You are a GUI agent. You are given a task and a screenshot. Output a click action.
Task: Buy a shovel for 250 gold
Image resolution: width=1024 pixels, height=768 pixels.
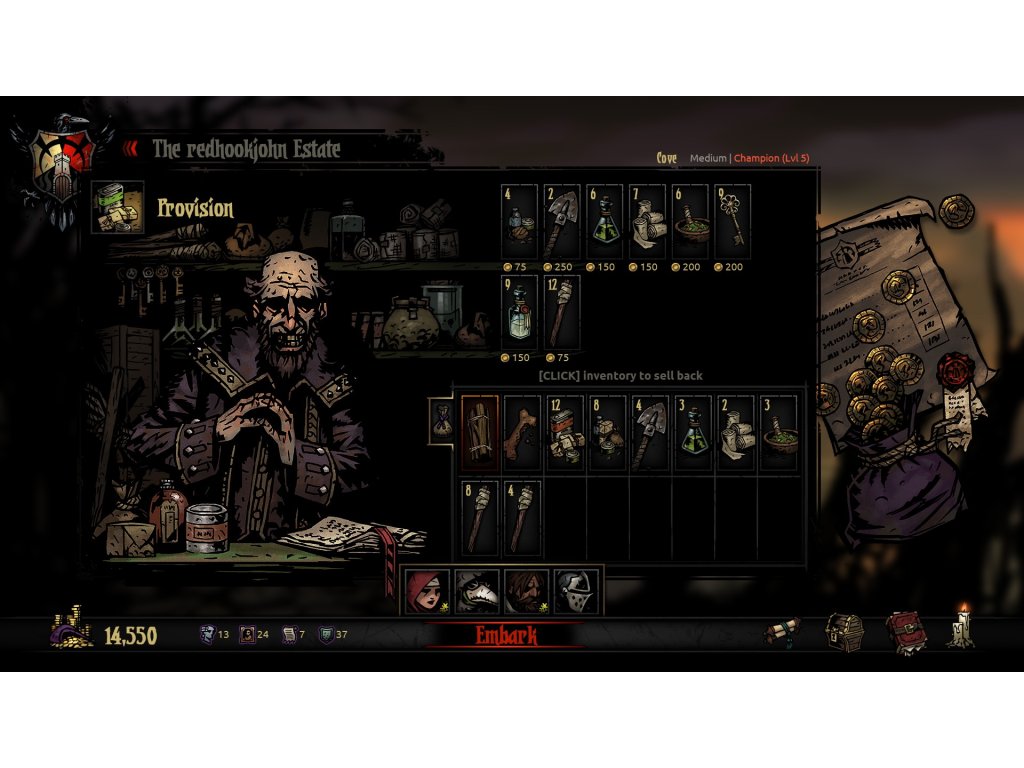coord(561,221)
